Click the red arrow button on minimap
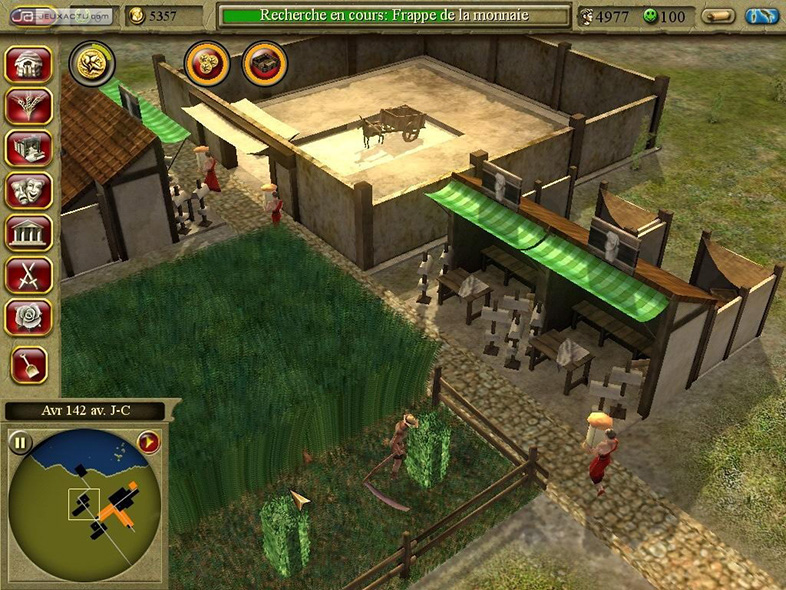786x590 pixels. coord(149,443)
